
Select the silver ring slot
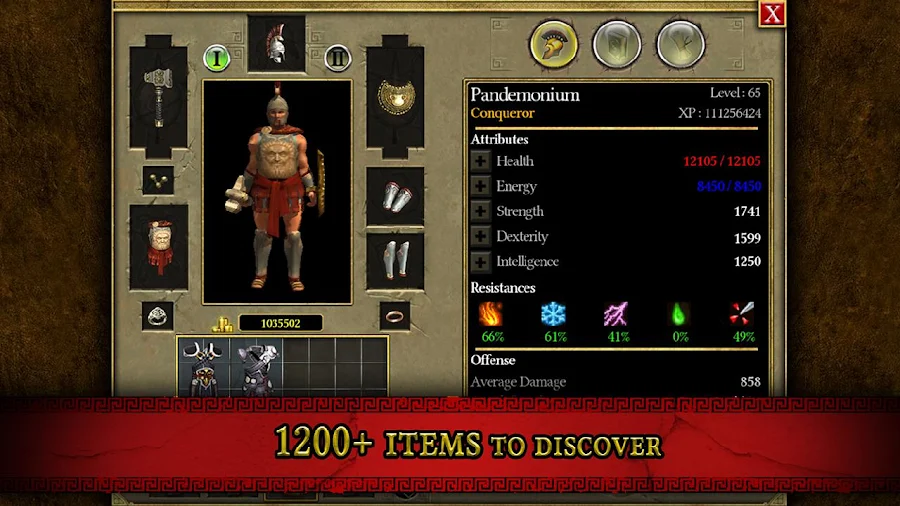158,316
